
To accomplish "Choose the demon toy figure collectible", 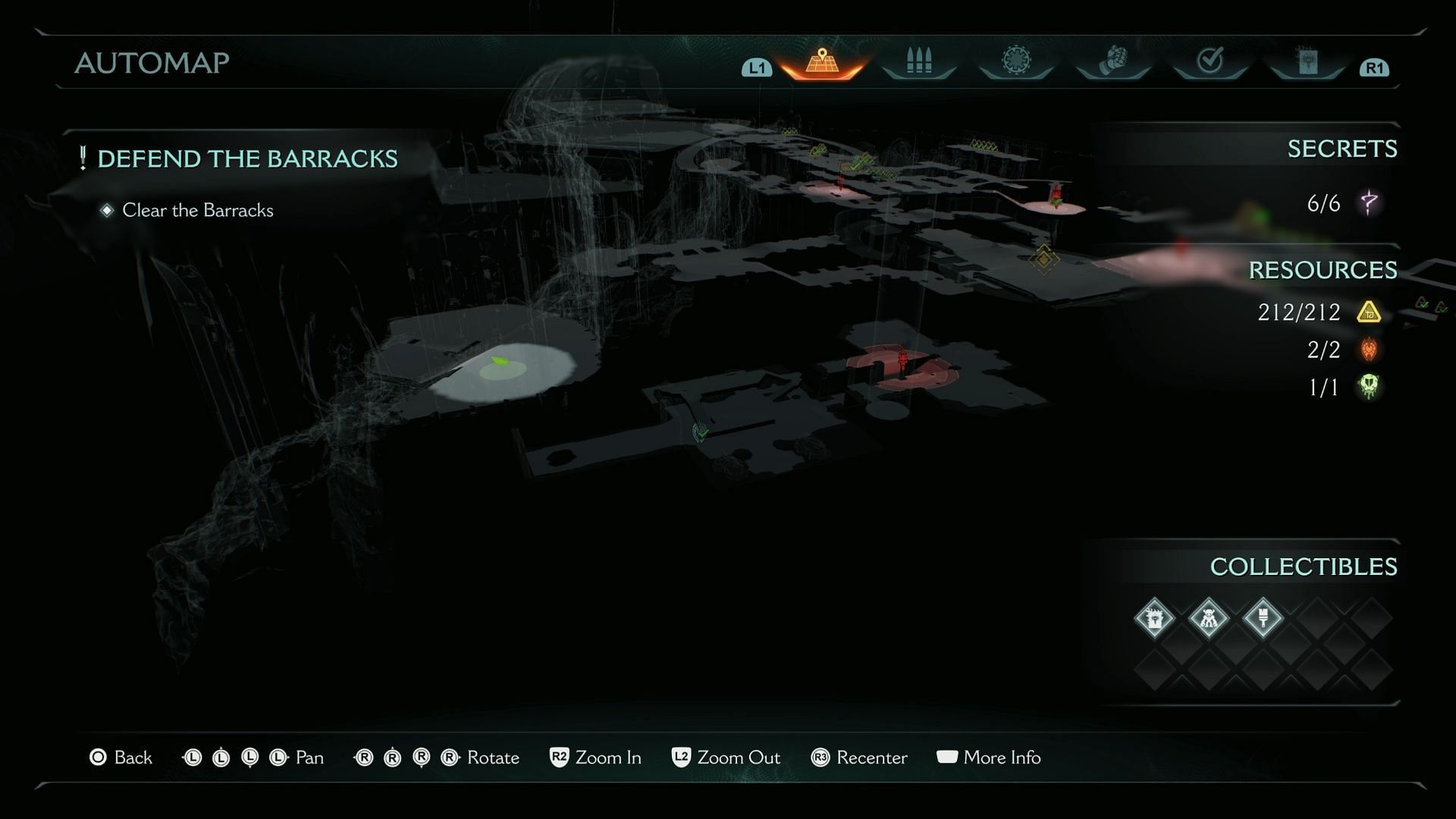I will (x=1209, y=618).
